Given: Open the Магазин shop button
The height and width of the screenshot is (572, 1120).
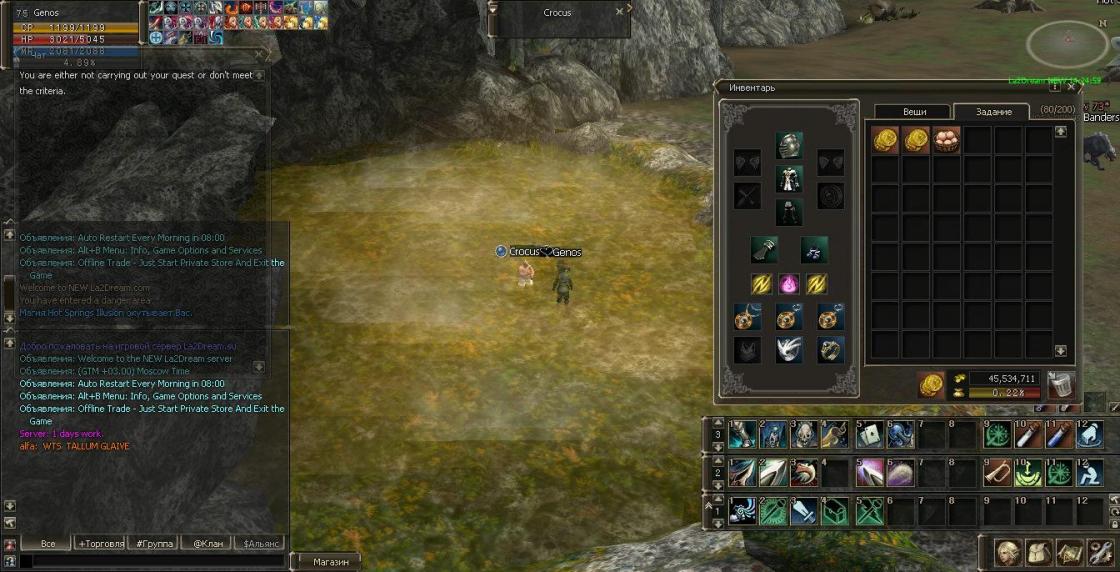Looking at the screenshot, I should point(331,562).
